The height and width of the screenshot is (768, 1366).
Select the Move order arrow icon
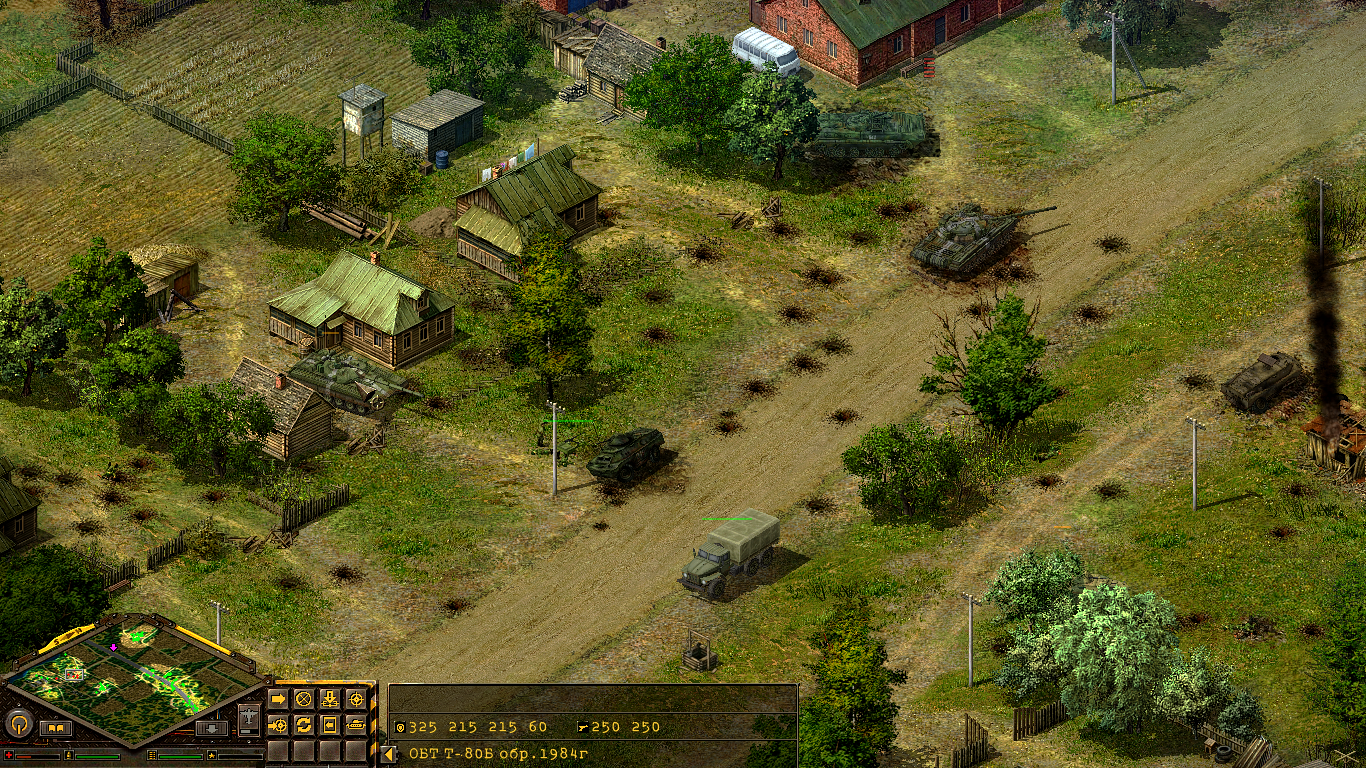(278, 697)
